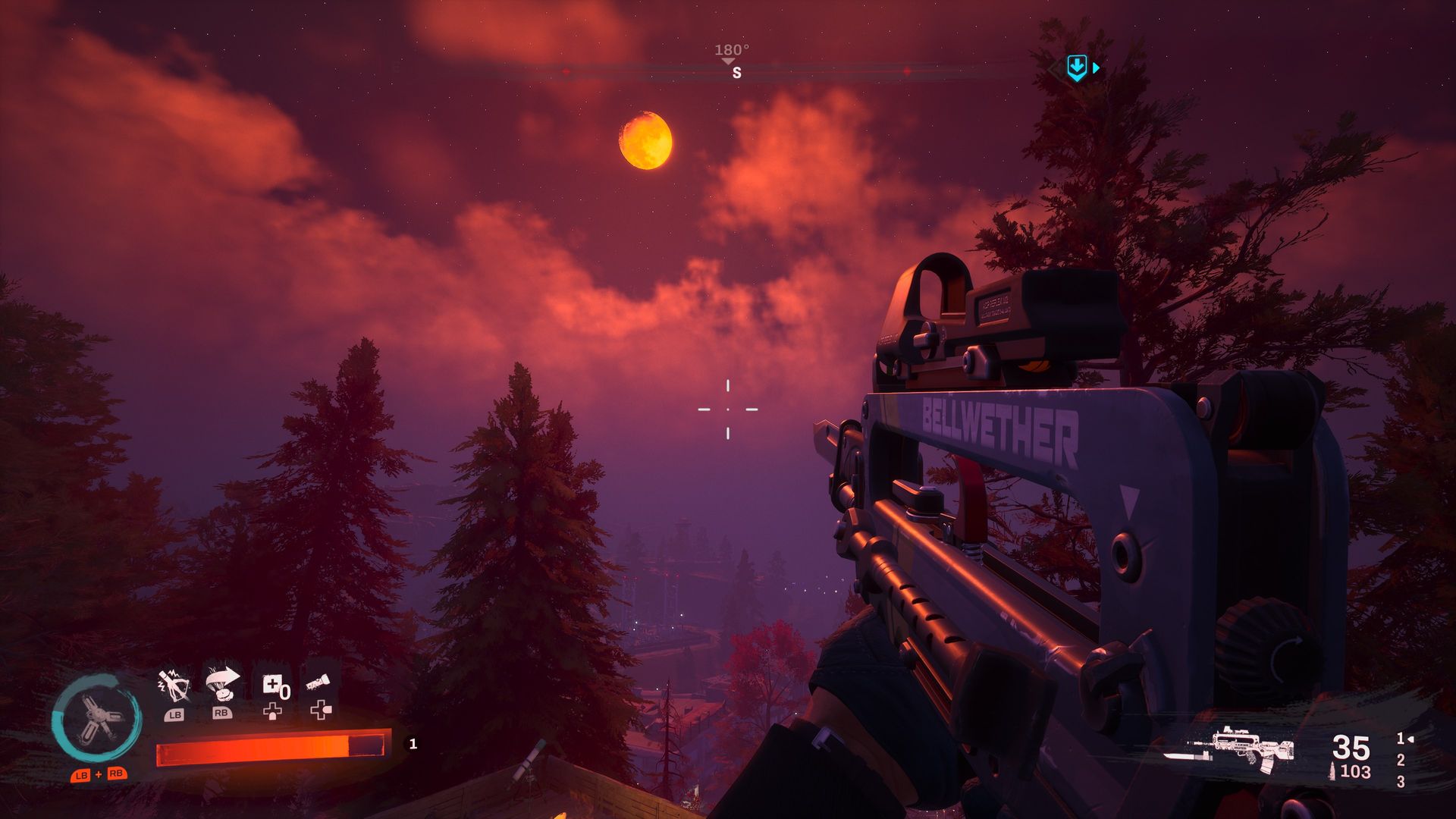
Task: Activate the grapple ability icon above RB
Action: pyautogui.click(x=223, y=681)
